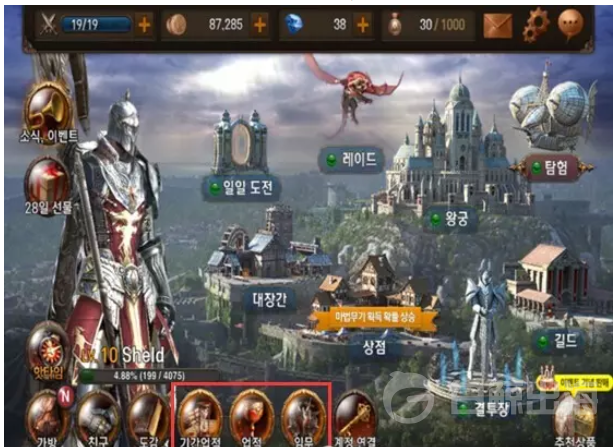Open the mail envelope
This screenshot has width=614, height=447.
(498, 23)
